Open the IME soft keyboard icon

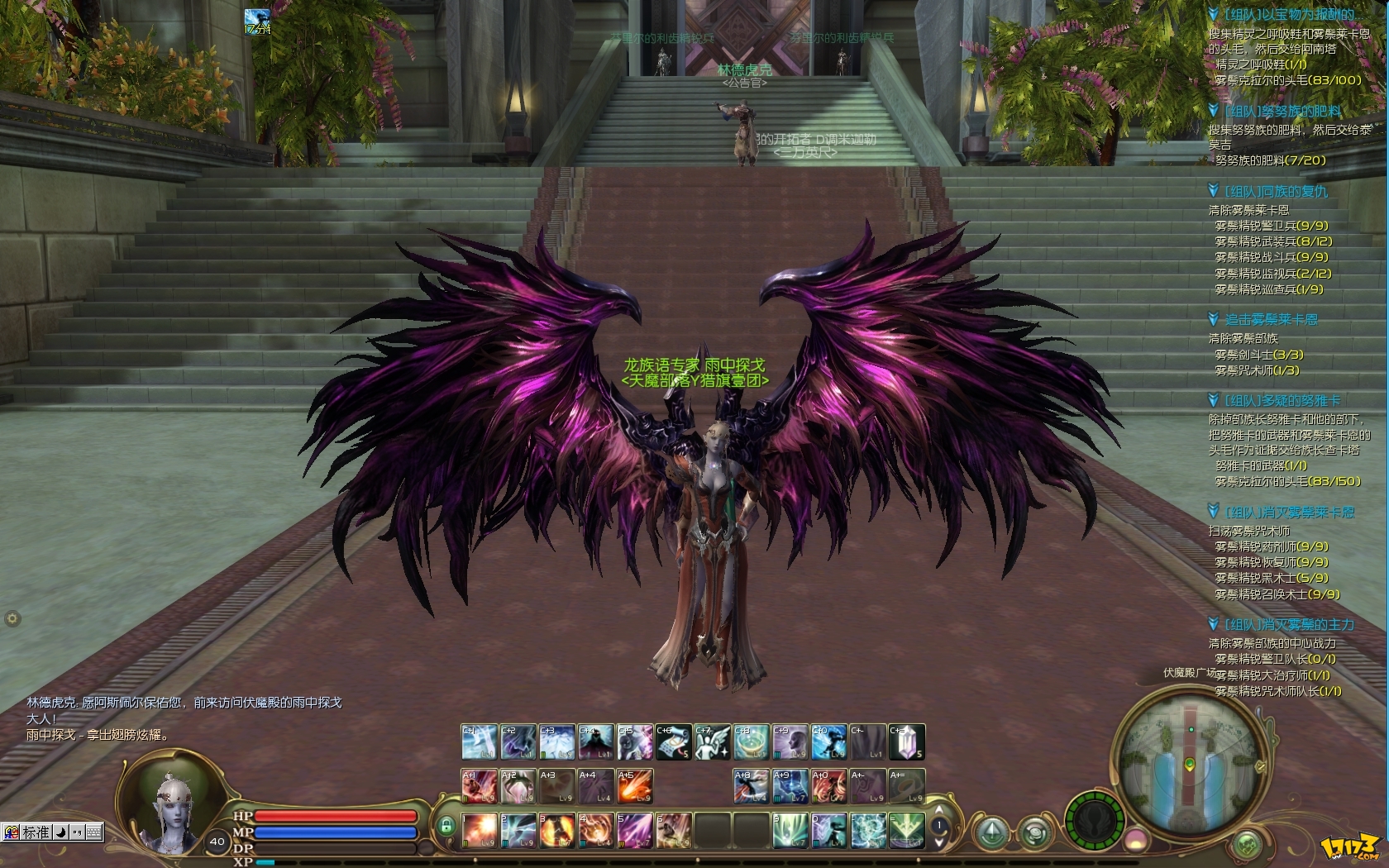point(93,832)
